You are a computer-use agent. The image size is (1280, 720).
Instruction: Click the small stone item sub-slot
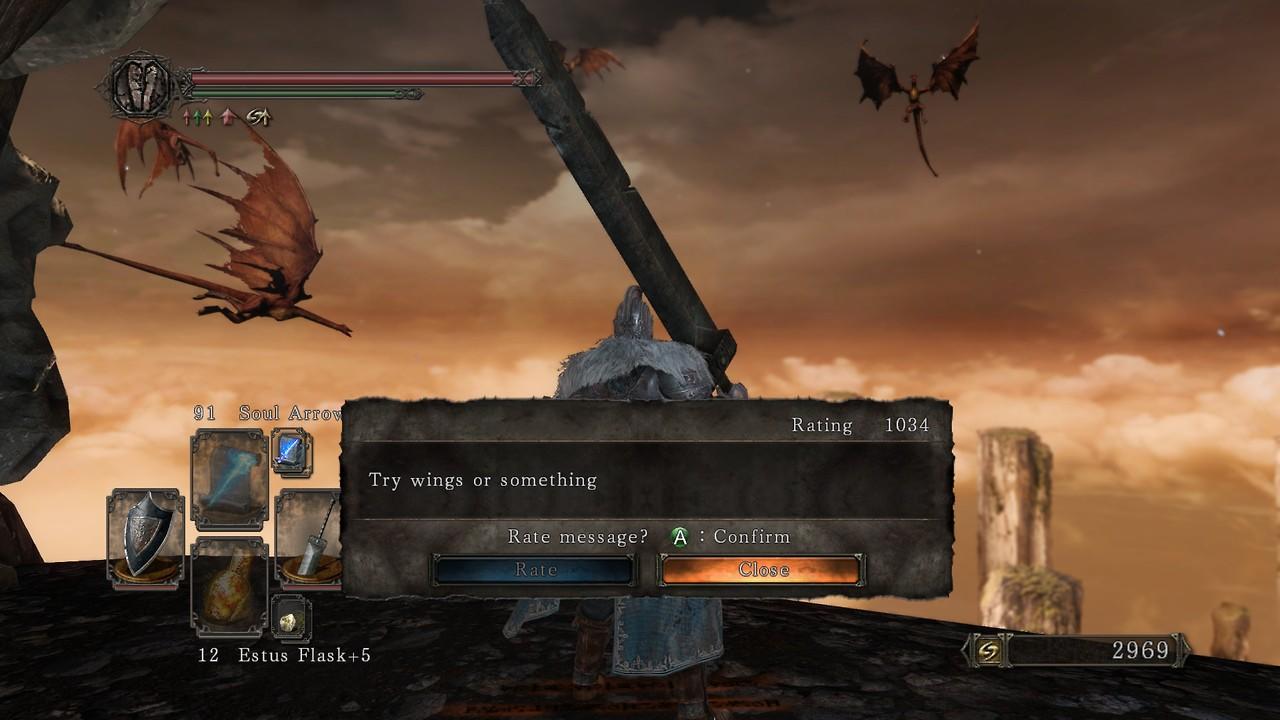tap(291, 620)
